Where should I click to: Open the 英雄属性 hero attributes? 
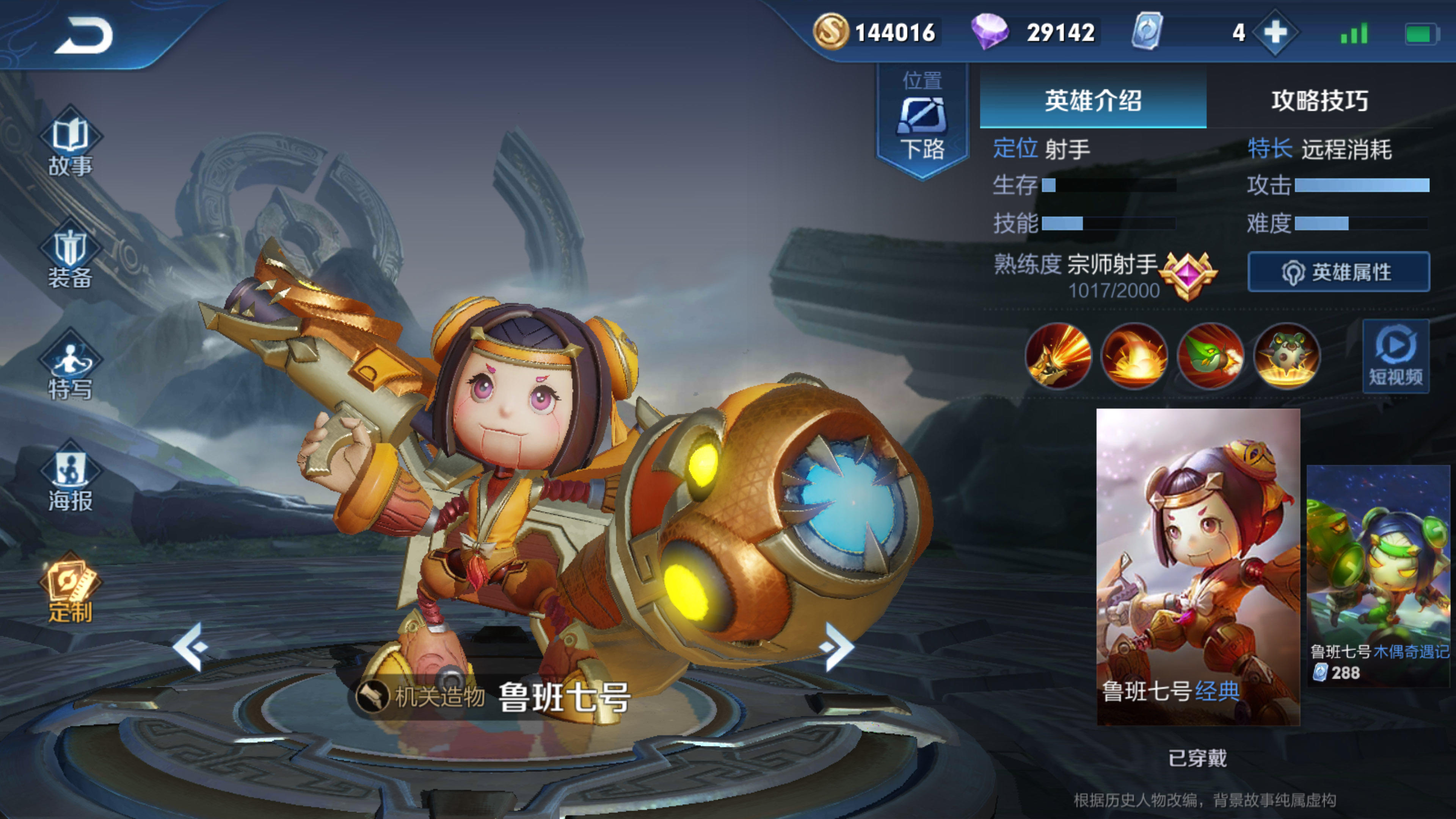[x=1338, y=273]
